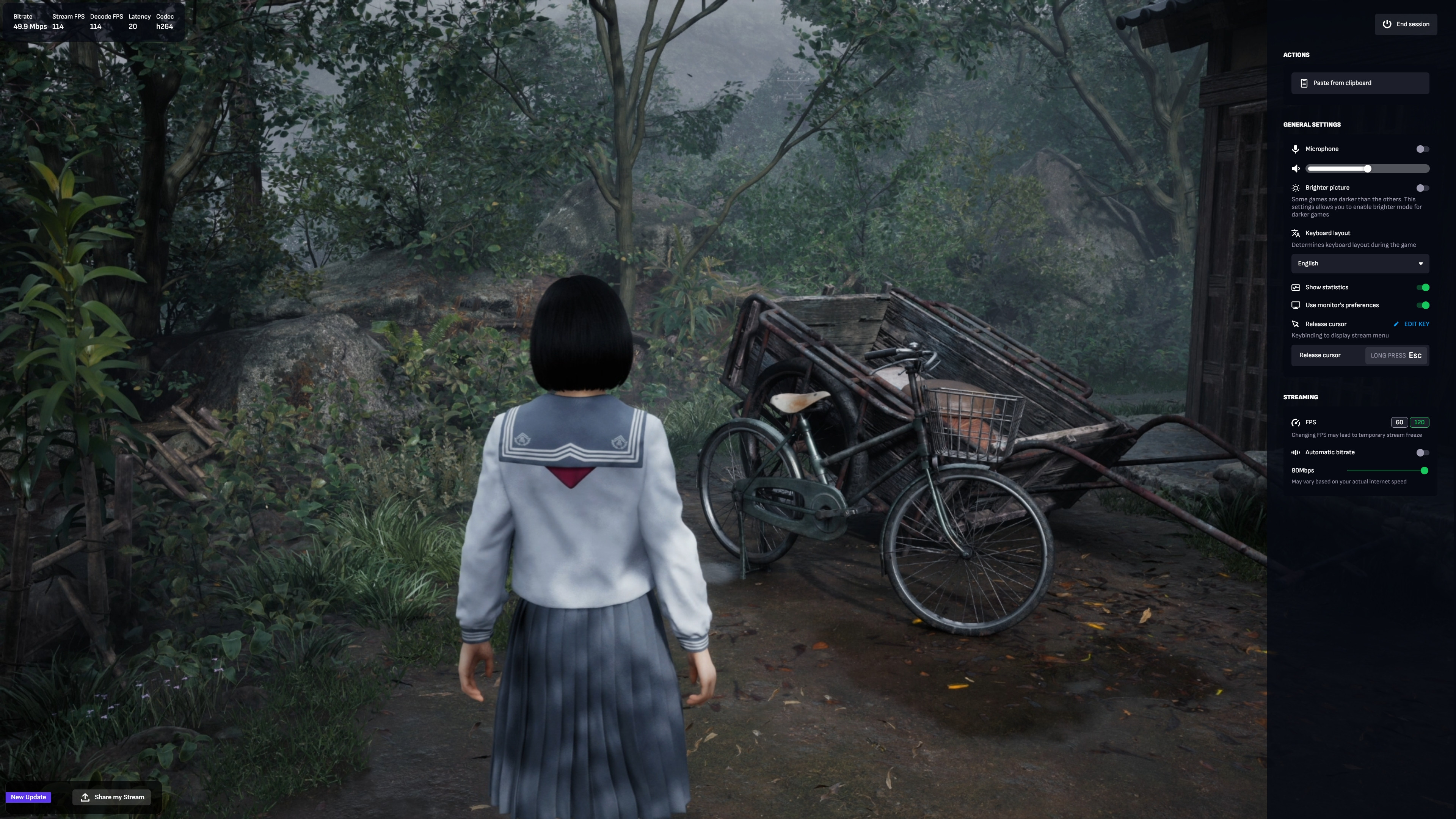Viewport: 1456px width, 819px height.
Task: Edit the Release cursor keybinding
Action: [x=1412, y=325]
